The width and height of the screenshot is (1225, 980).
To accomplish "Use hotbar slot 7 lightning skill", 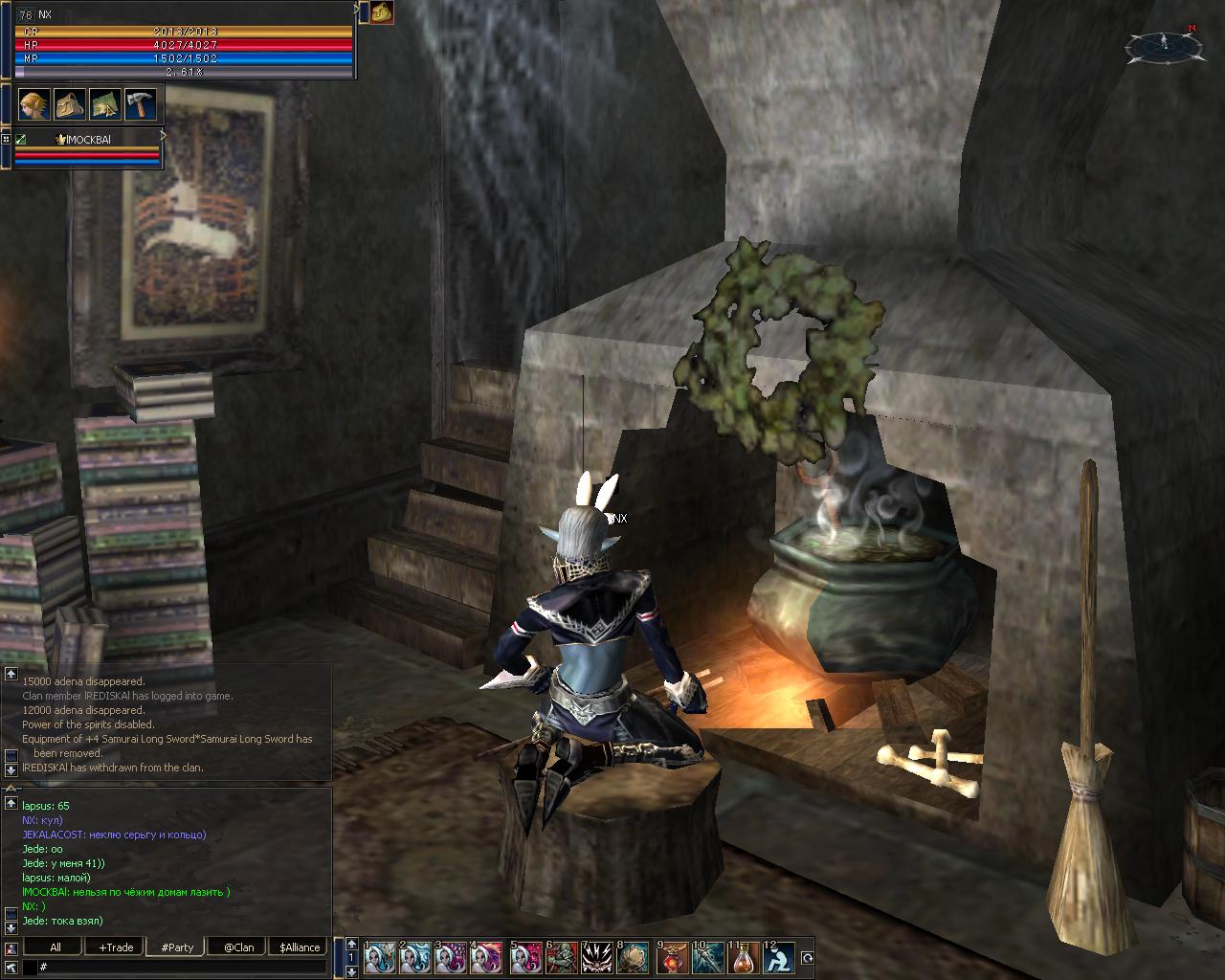I will [x=597, y=958].
